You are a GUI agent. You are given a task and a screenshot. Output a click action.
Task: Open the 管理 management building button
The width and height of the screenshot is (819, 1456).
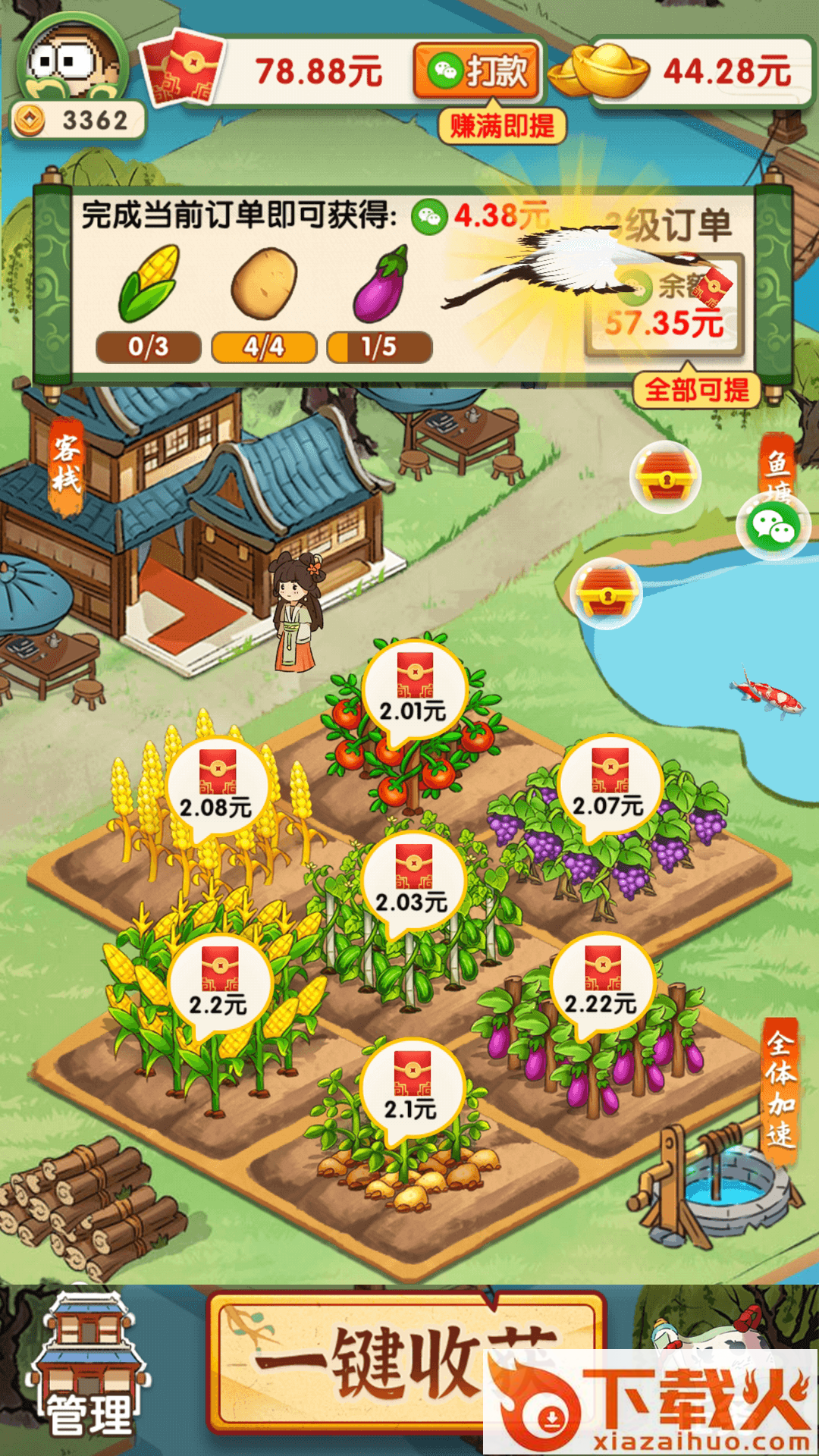tap(89, 1365)
